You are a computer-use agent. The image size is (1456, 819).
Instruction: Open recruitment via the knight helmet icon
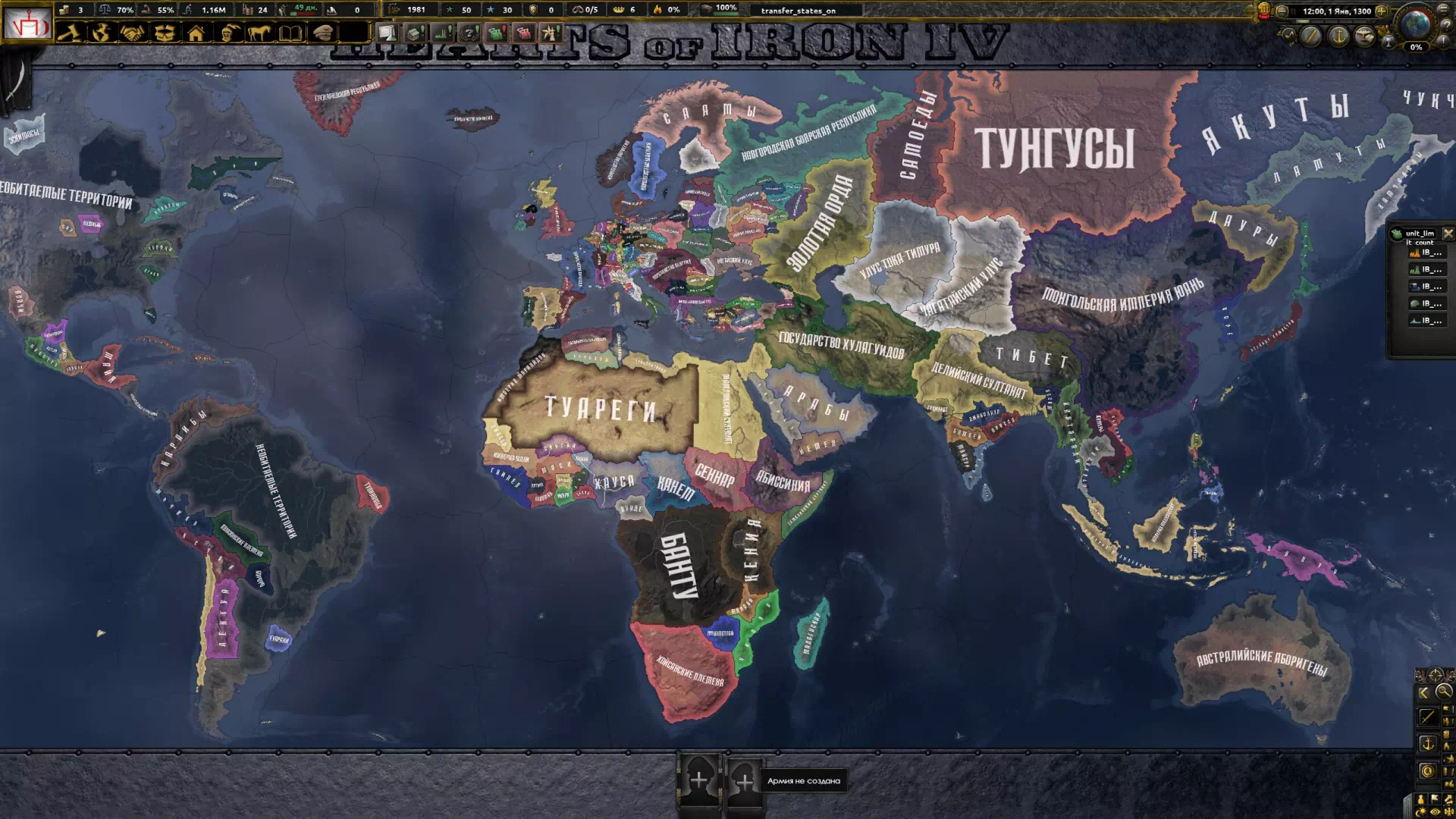(x=227, y=33)
